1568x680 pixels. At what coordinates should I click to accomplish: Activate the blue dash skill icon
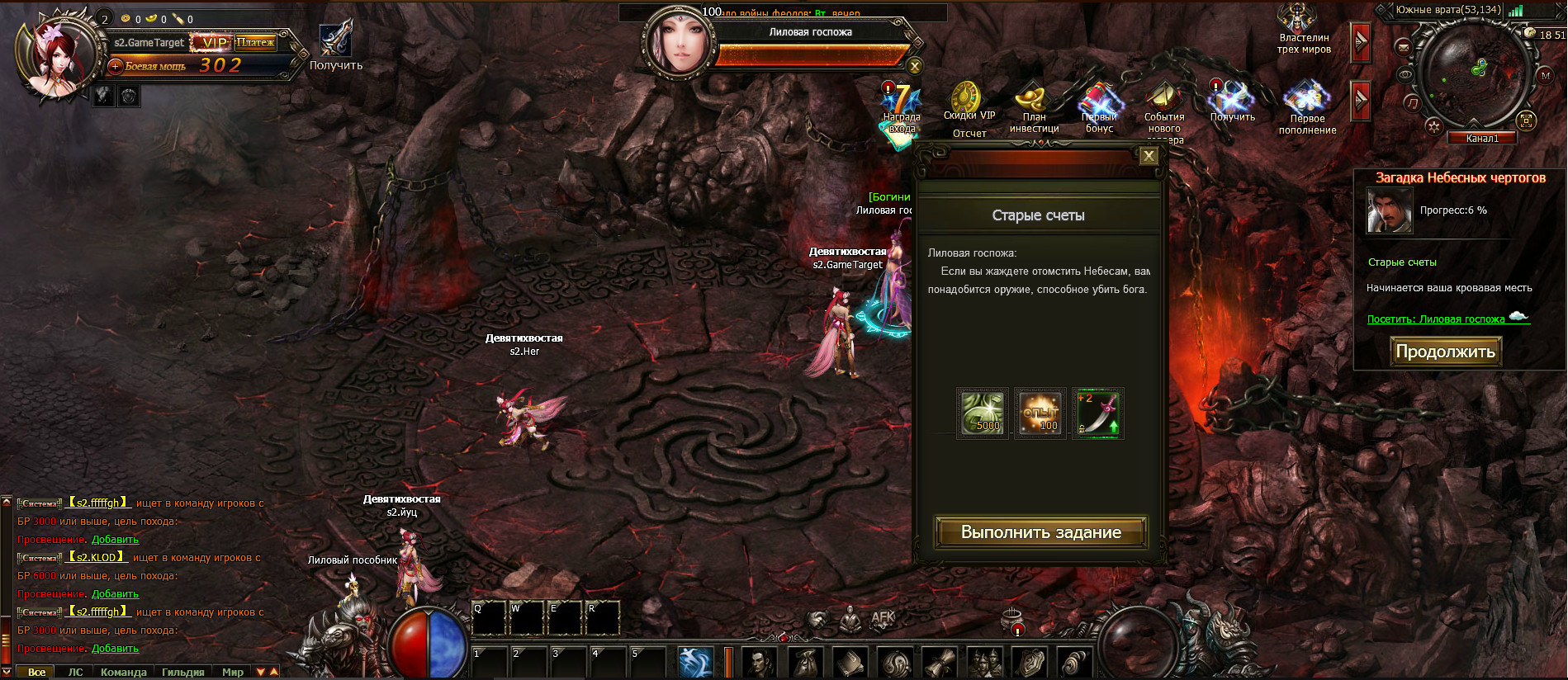tap(695, 662)
